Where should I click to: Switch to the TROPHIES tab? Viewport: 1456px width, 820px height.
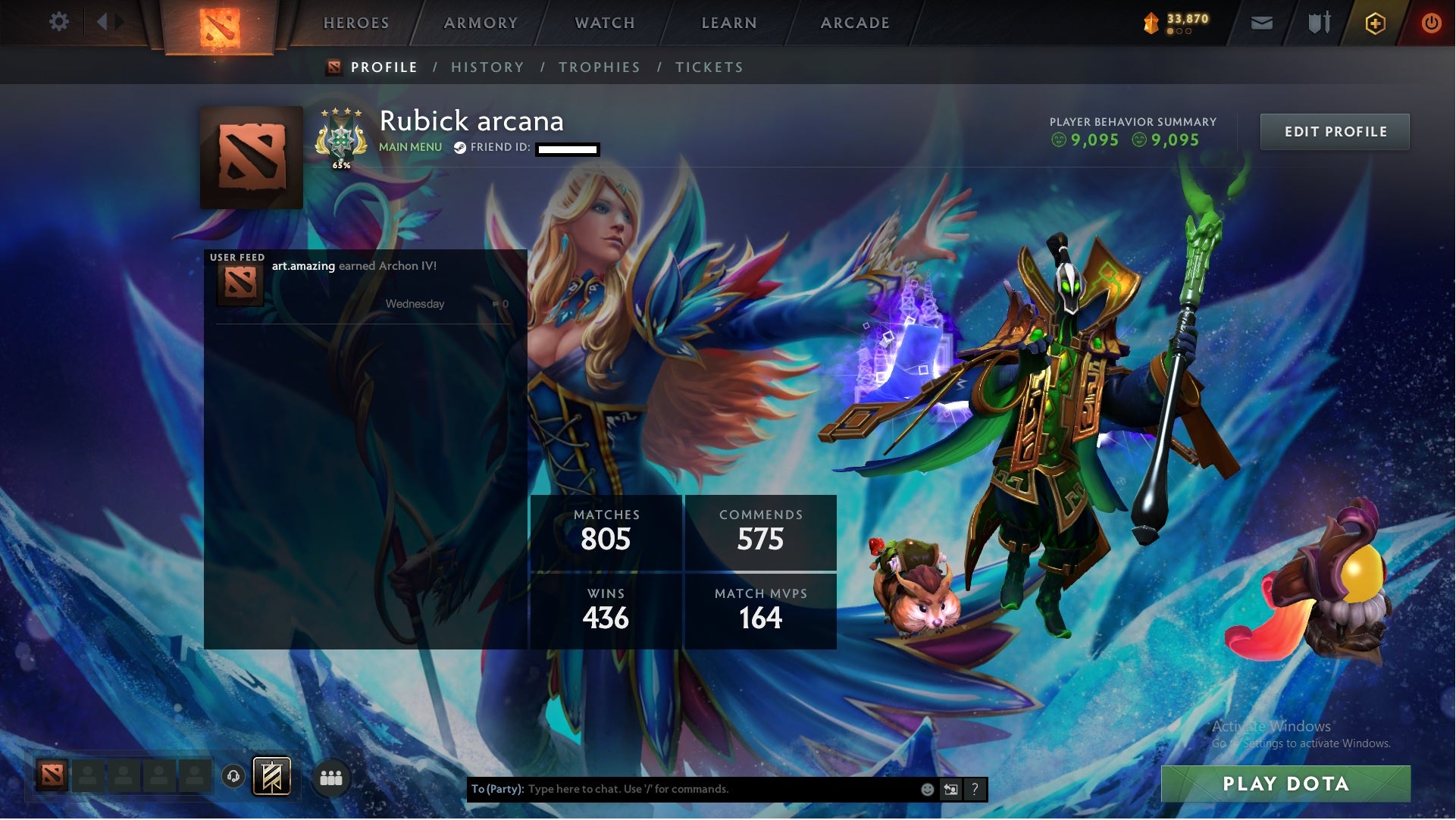coord(599,67)
